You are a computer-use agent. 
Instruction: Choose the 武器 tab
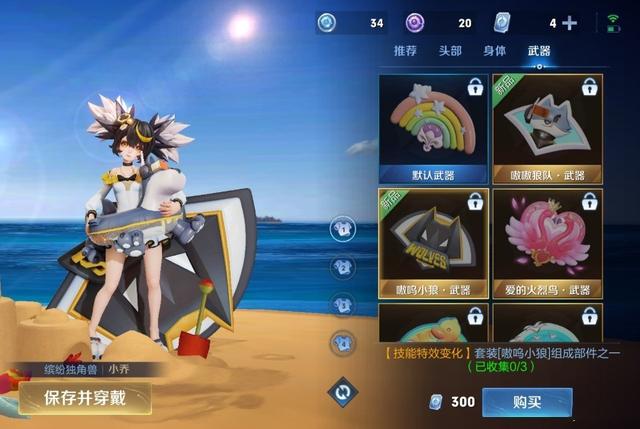point(539,51)
